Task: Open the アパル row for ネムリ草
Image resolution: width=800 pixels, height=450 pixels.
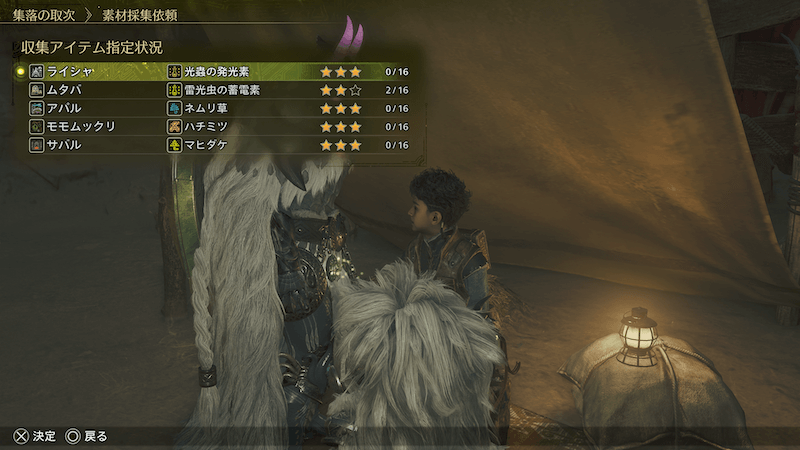Action: [220, 108]
